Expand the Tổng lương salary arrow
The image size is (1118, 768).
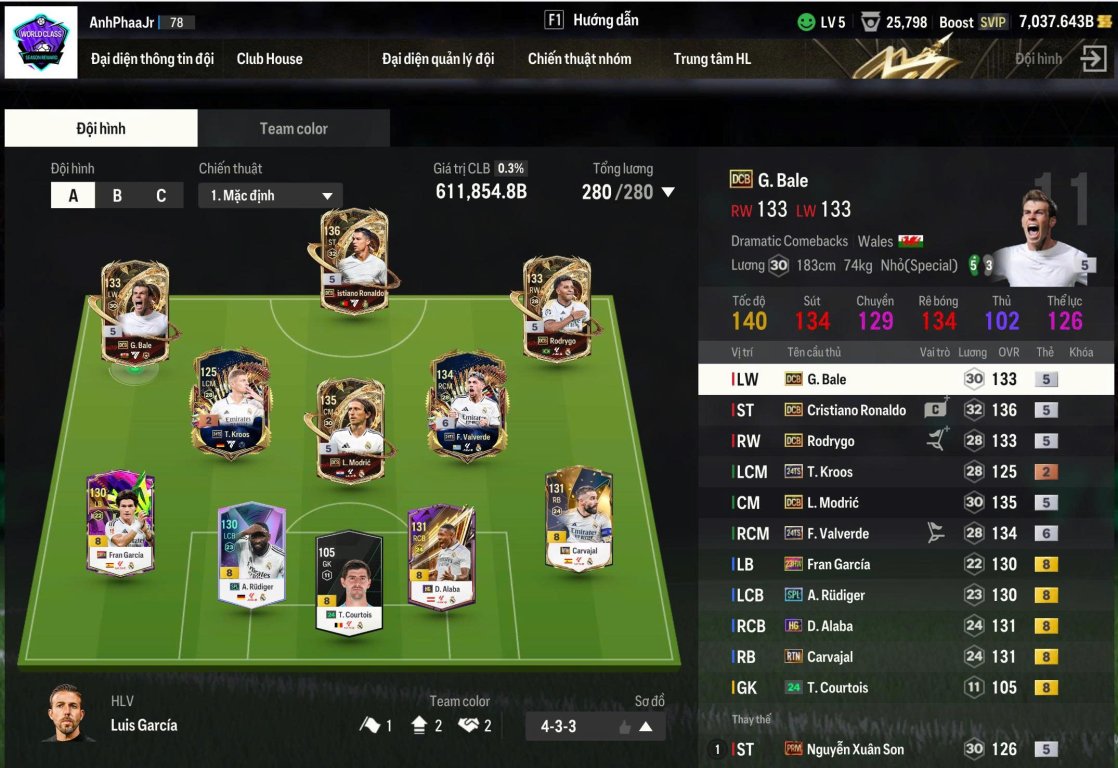coord(668,192)
